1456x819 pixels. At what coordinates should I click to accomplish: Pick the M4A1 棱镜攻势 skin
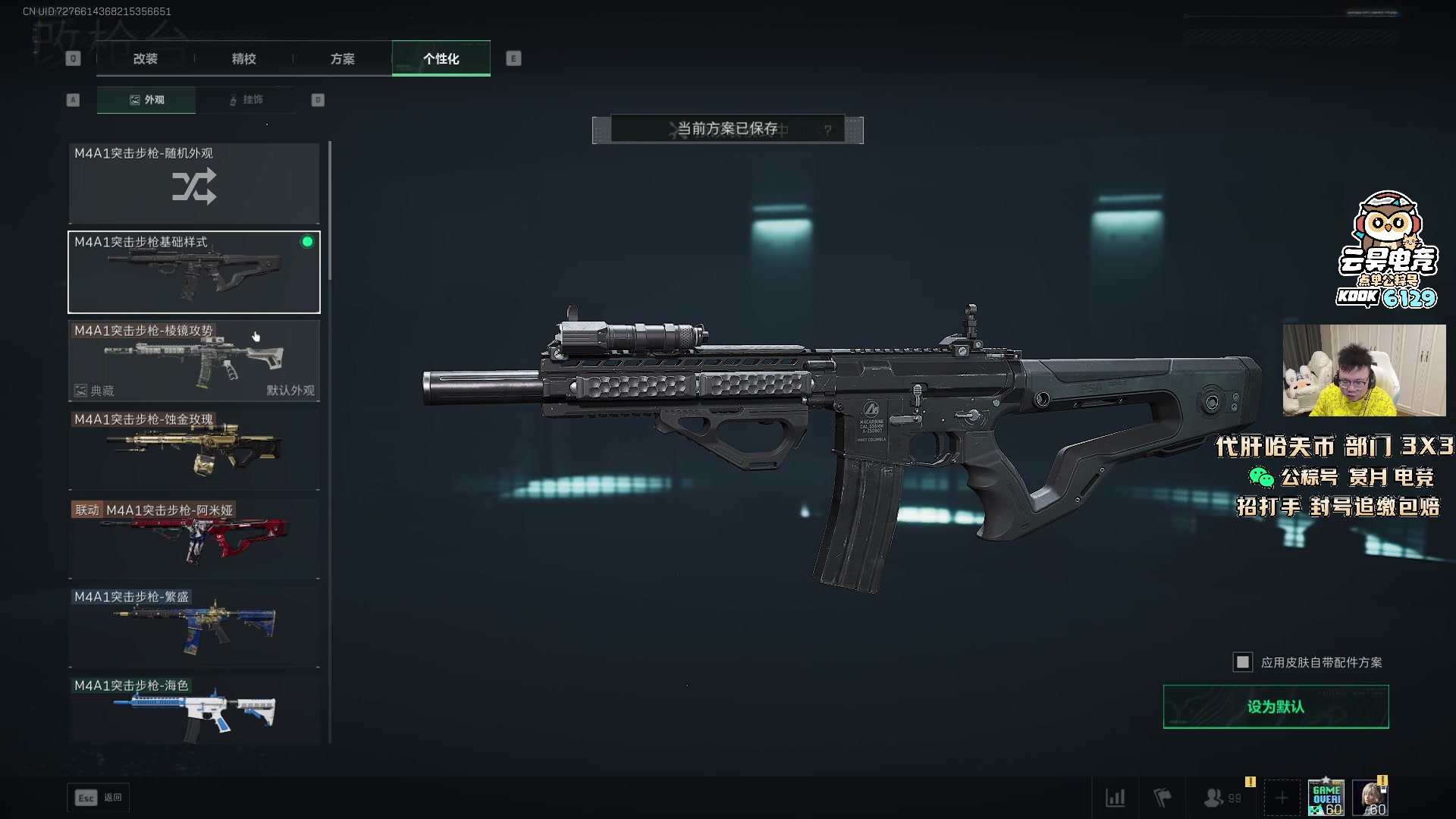[194, 361]
